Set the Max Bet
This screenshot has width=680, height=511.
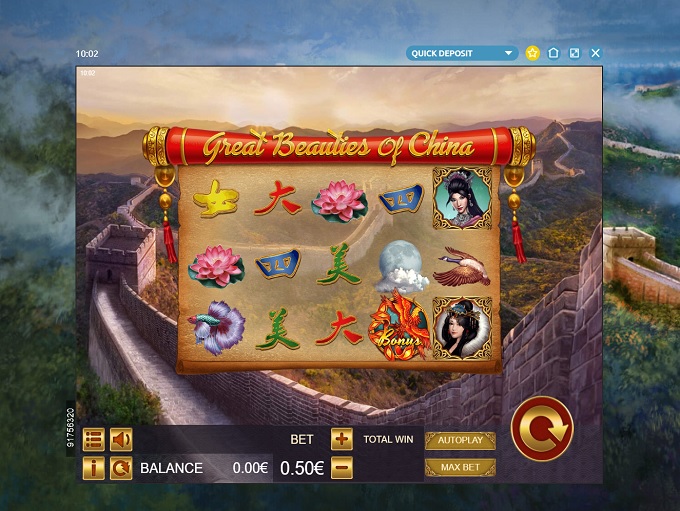point(460,467)
